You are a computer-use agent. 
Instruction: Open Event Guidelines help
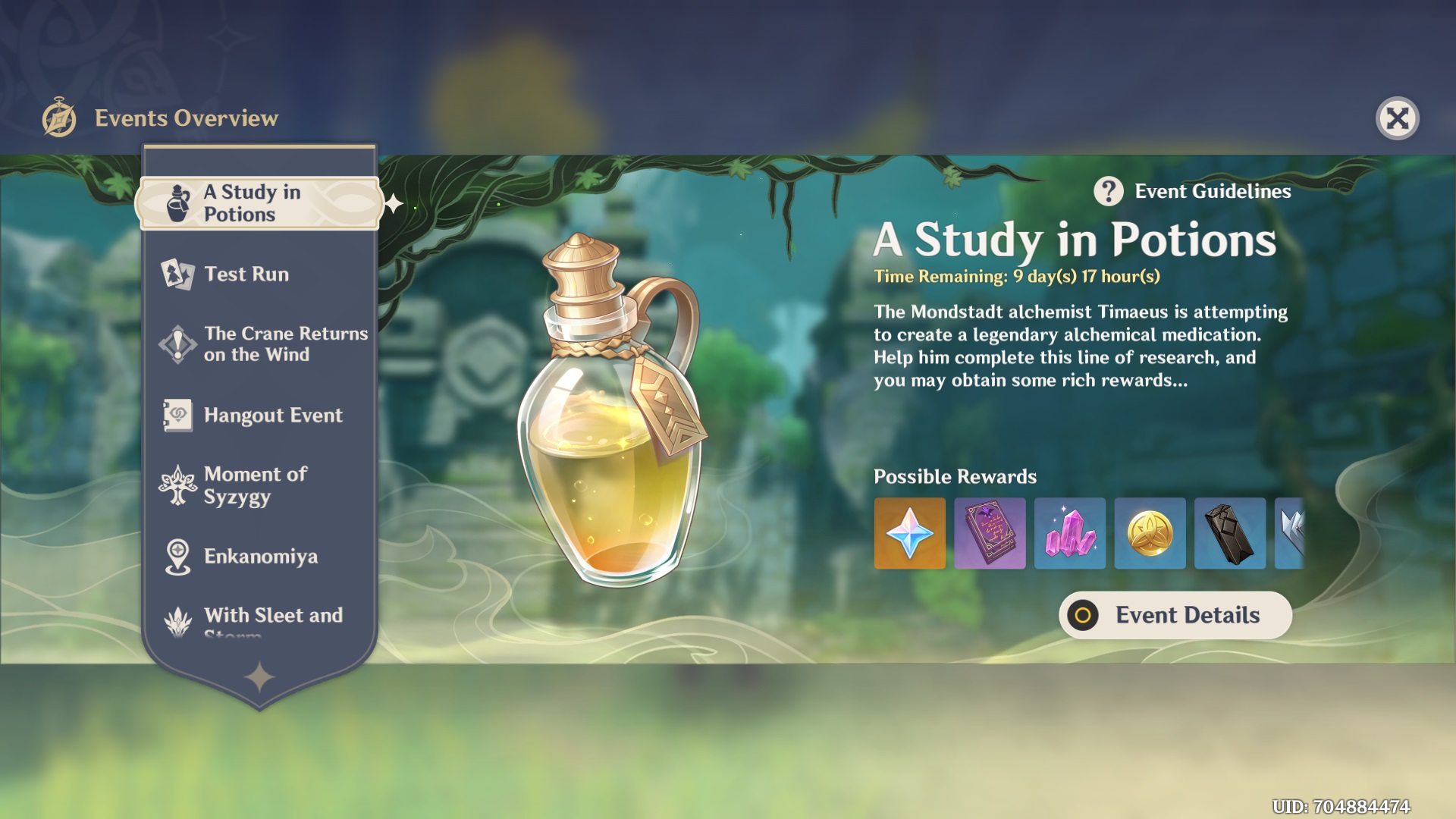[x=1193, y=192]
